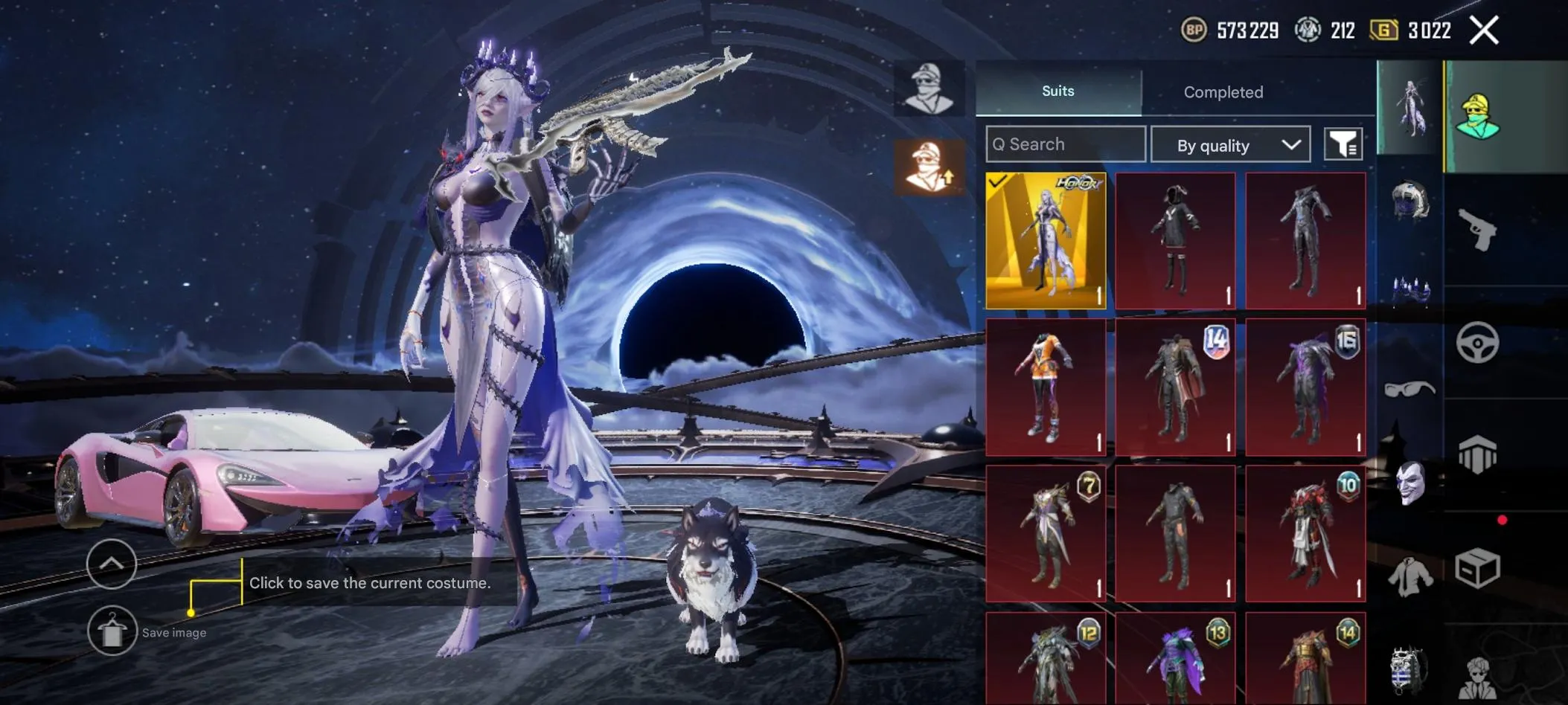Select the suit with level 16 badge
Image resolution: width=1568 pixels, height=705 pixels.
1306,387
